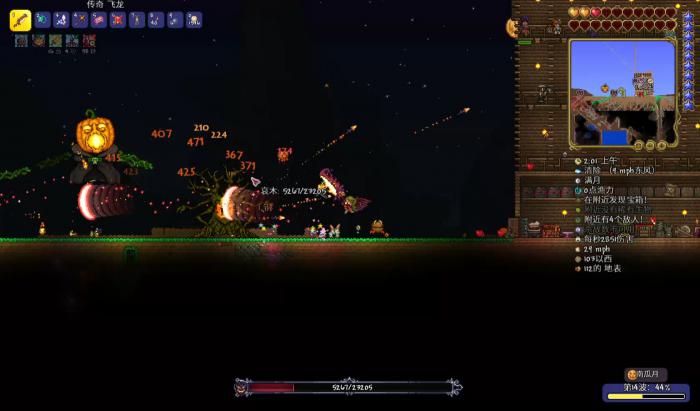
Task: Toggle the moon phase info icon
Action: [579, 180]
